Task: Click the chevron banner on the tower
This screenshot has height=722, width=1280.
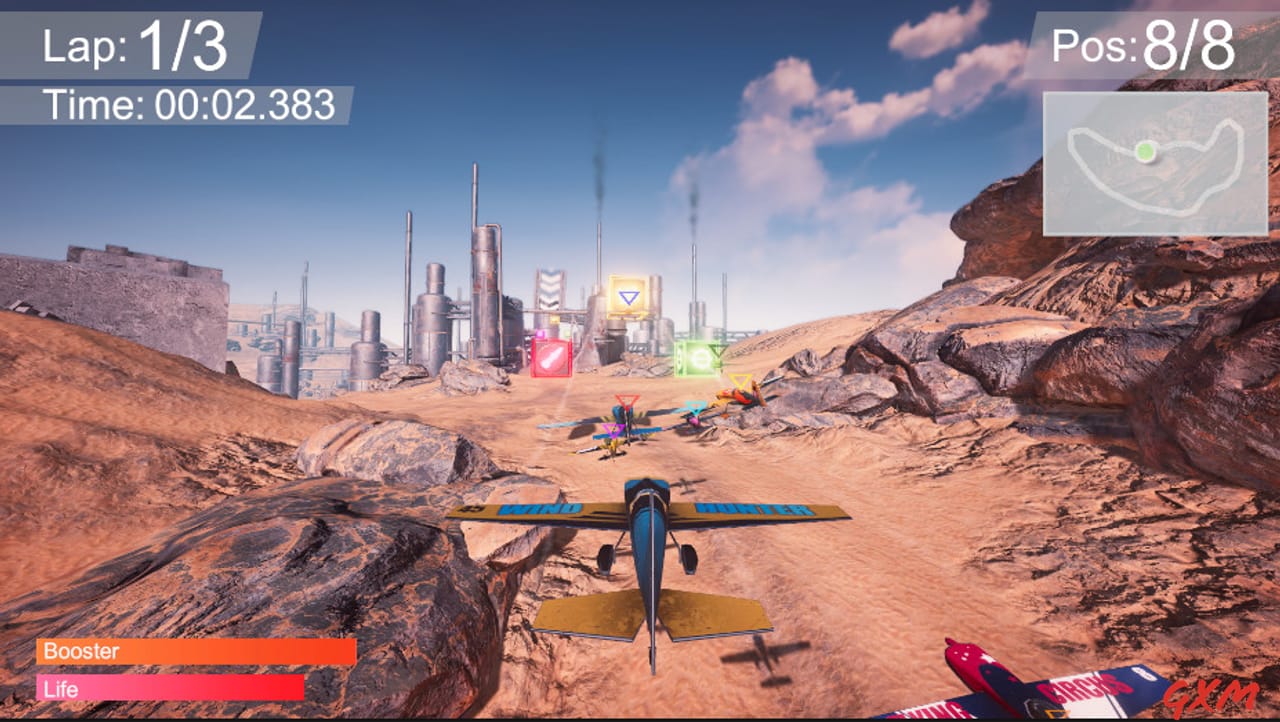Action: click(x=550, y=288)
